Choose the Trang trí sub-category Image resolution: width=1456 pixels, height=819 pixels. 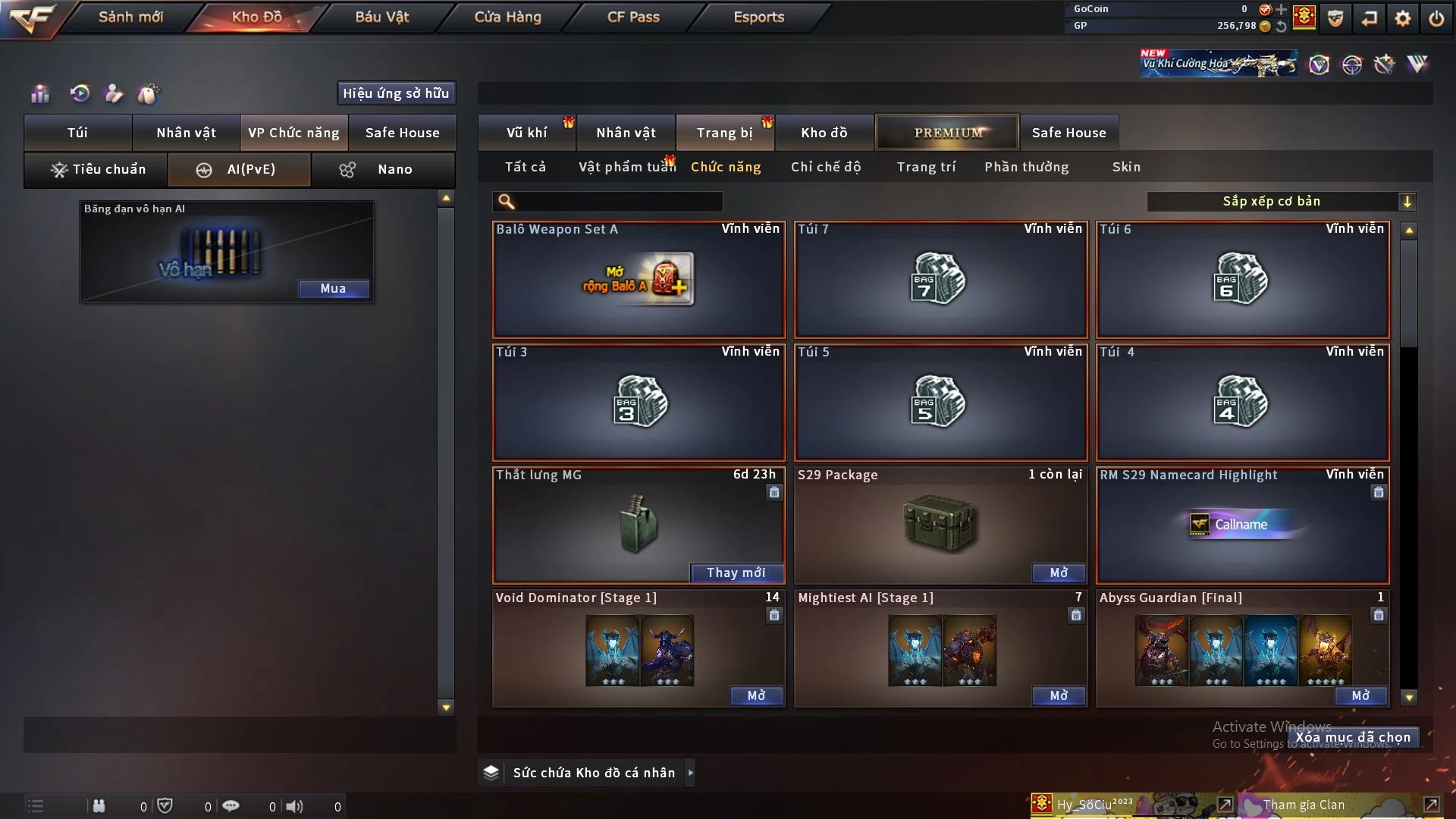click(x=926, y=167)
